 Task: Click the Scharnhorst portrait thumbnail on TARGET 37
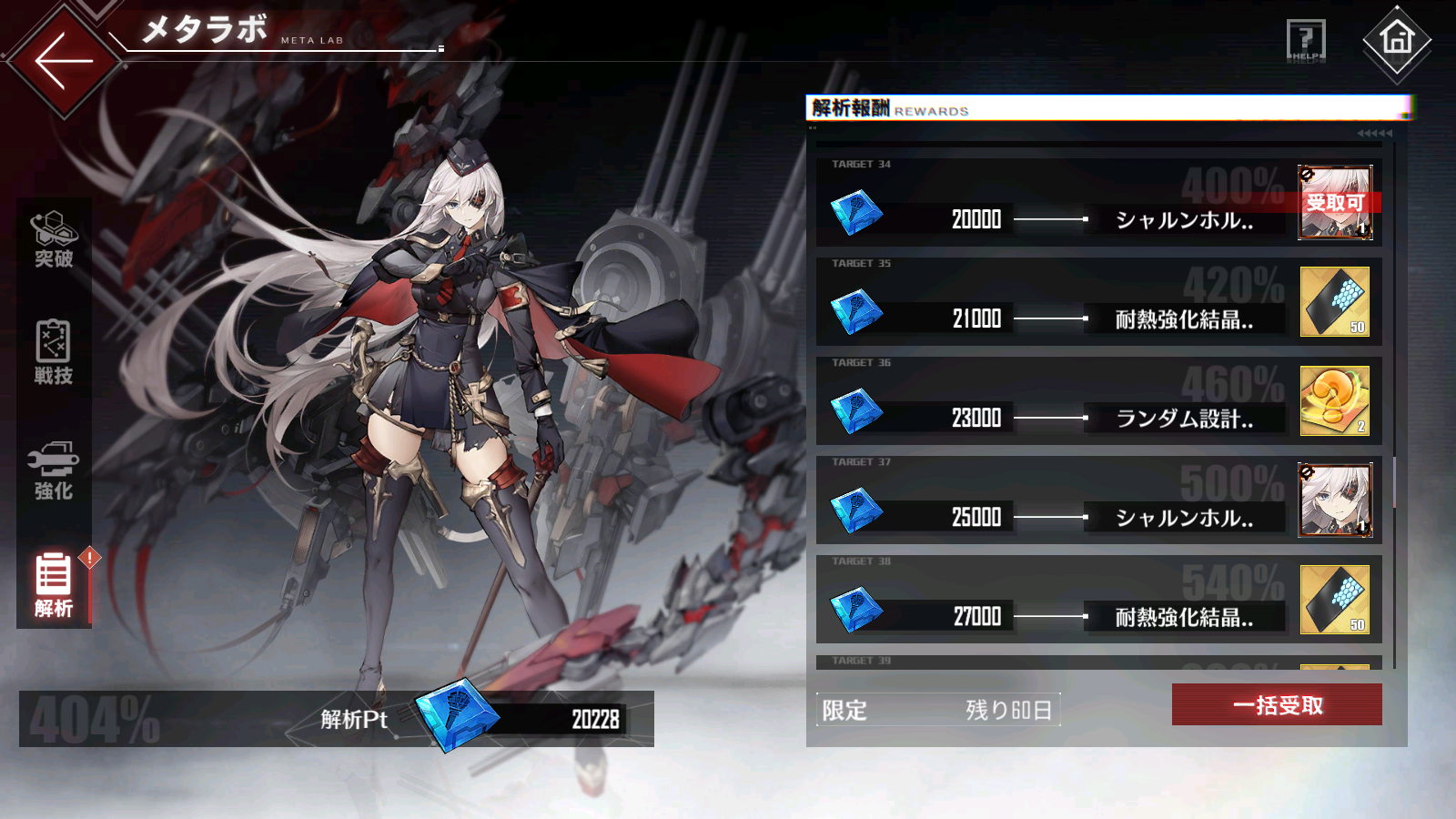tap(1334, 500)
